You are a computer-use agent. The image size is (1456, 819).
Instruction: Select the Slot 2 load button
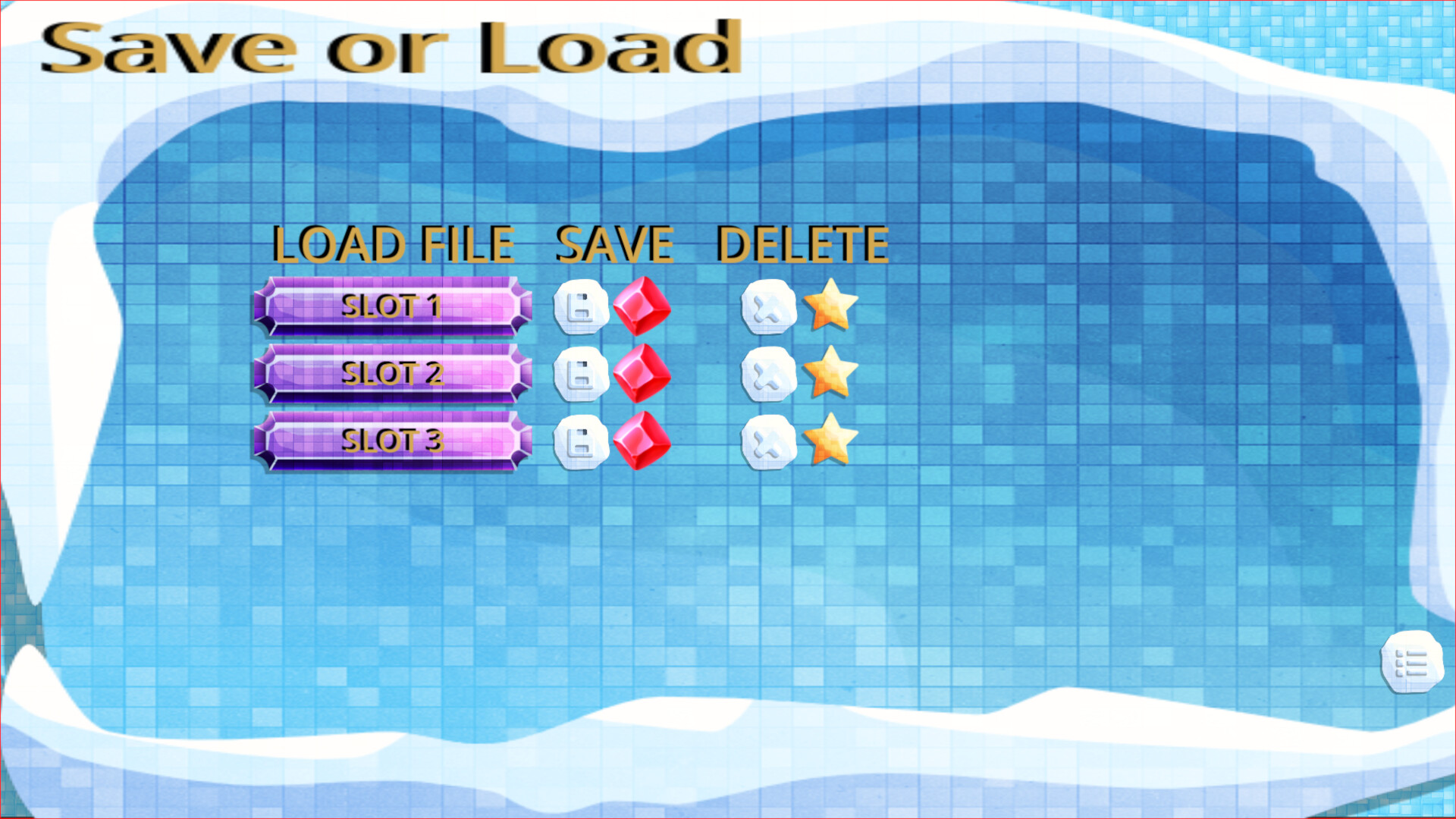pos(392,373)
